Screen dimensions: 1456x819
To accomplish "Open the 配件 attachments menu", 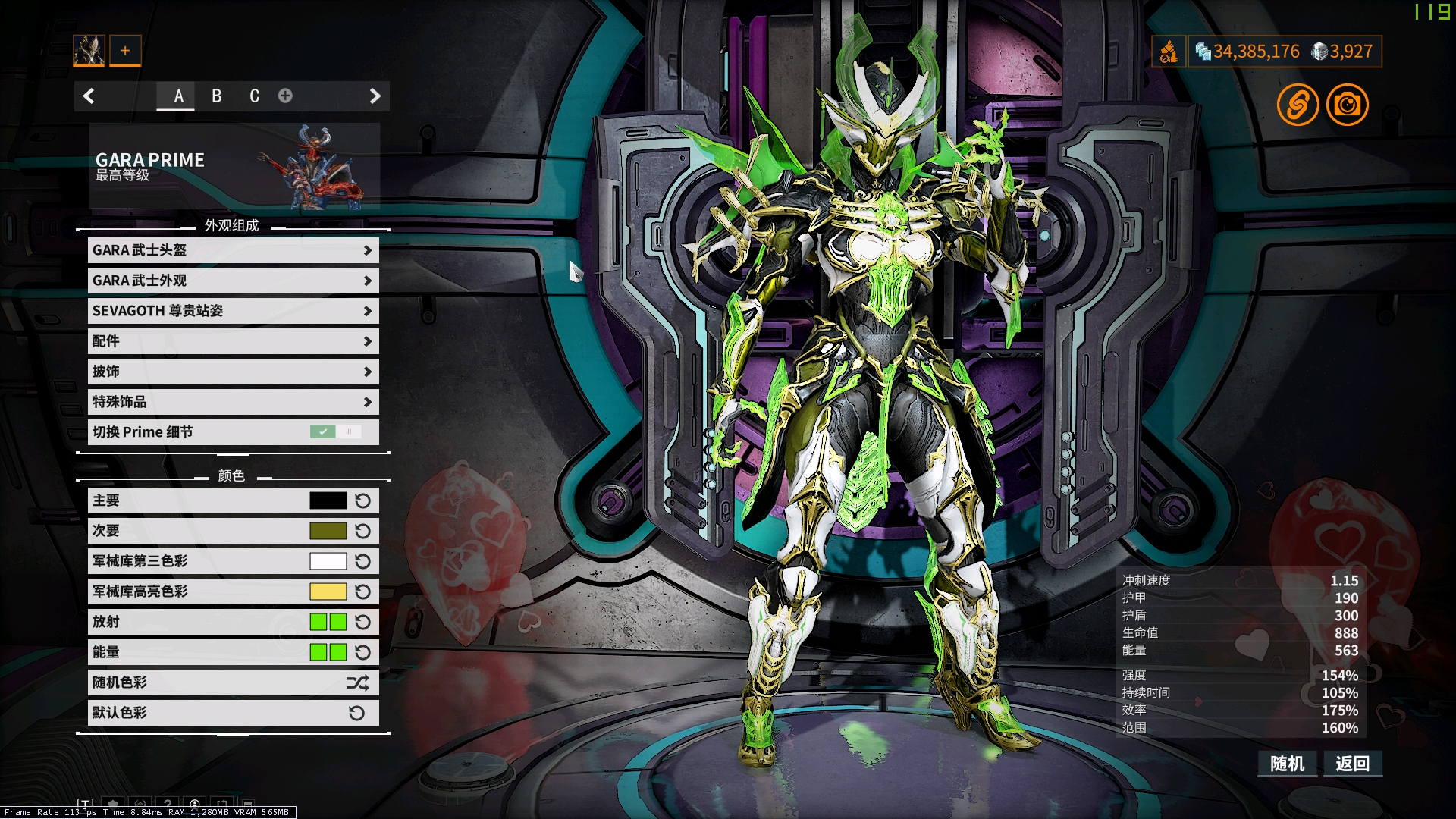I will click(x=233, y=341).
